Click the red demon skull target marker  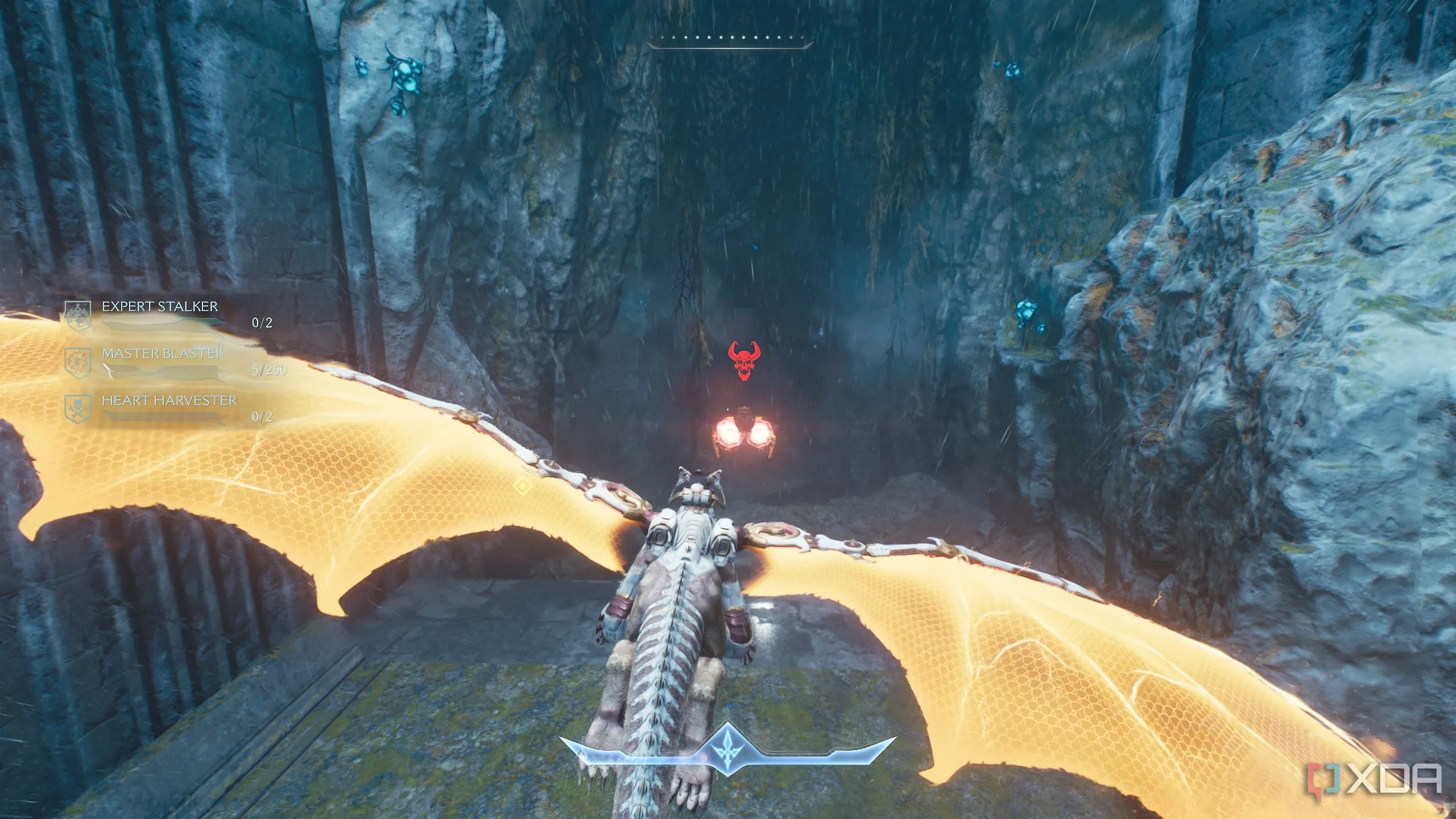[x=744, y=361]
